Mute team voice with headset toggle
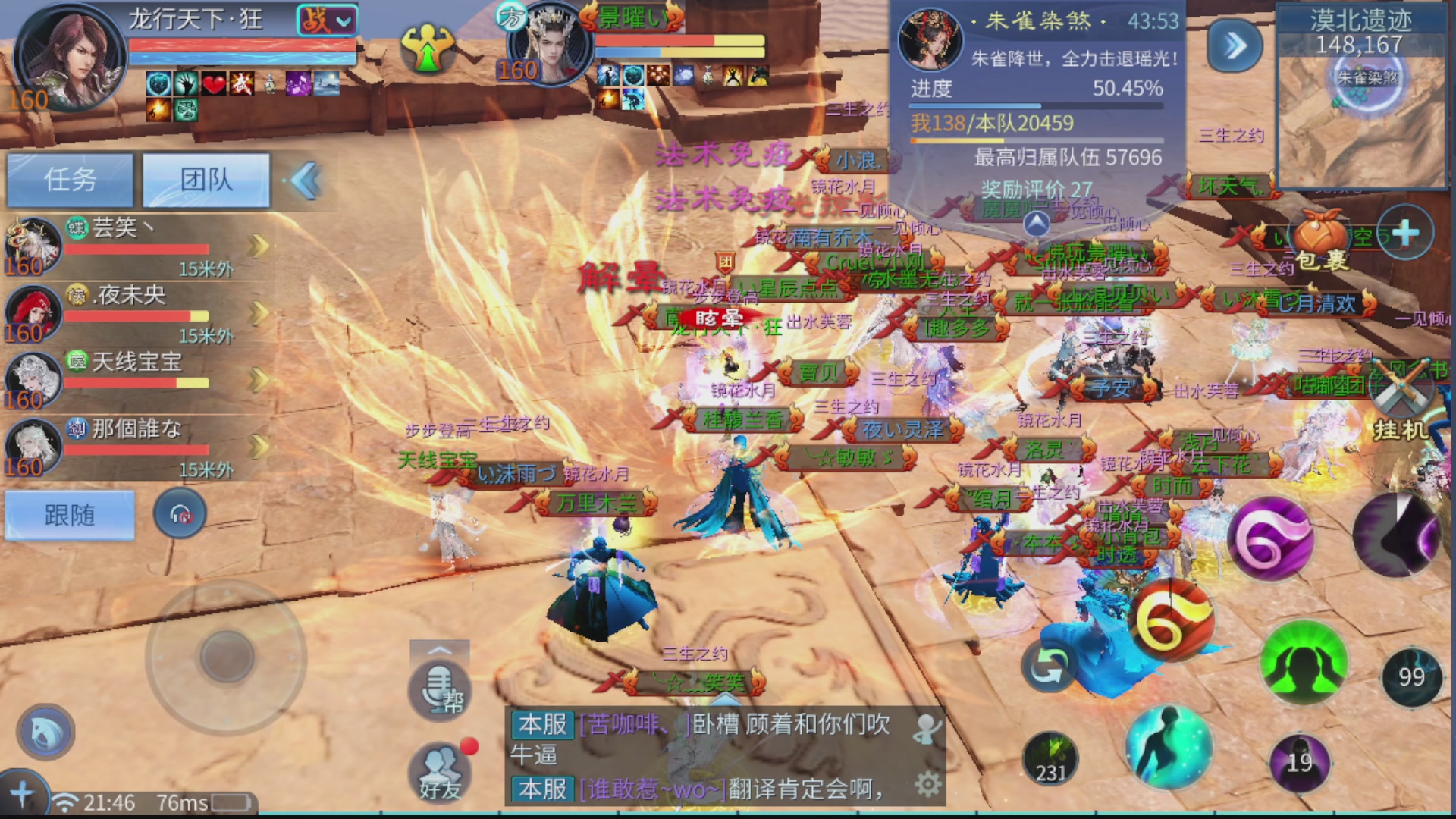The height and width of the screenshot is (819, 1456). 180,513
